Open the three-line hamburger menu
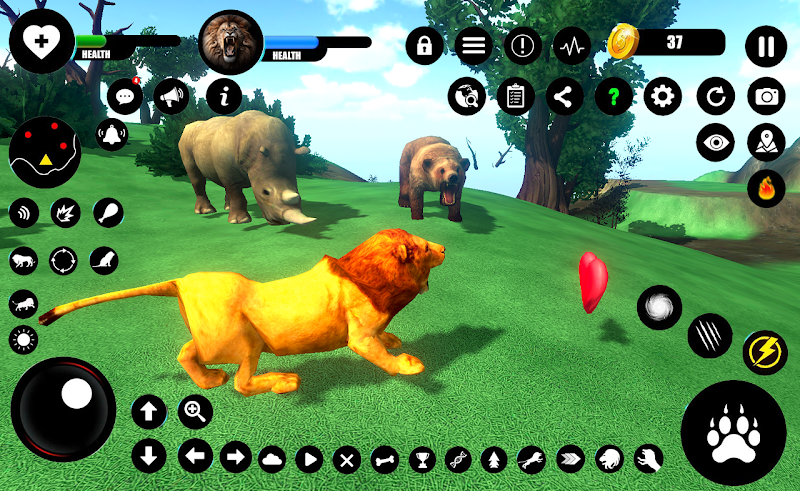 (x=473, y=46)
